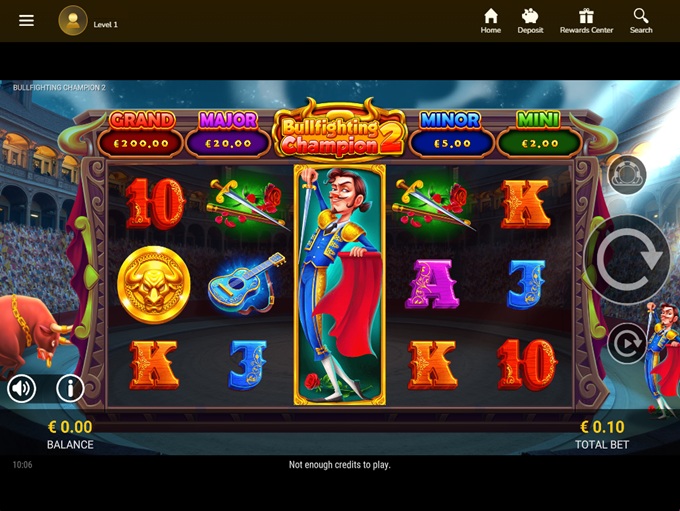Open the player profile avatar
Viewport: 680px width, 511px height.
[73, 20]
